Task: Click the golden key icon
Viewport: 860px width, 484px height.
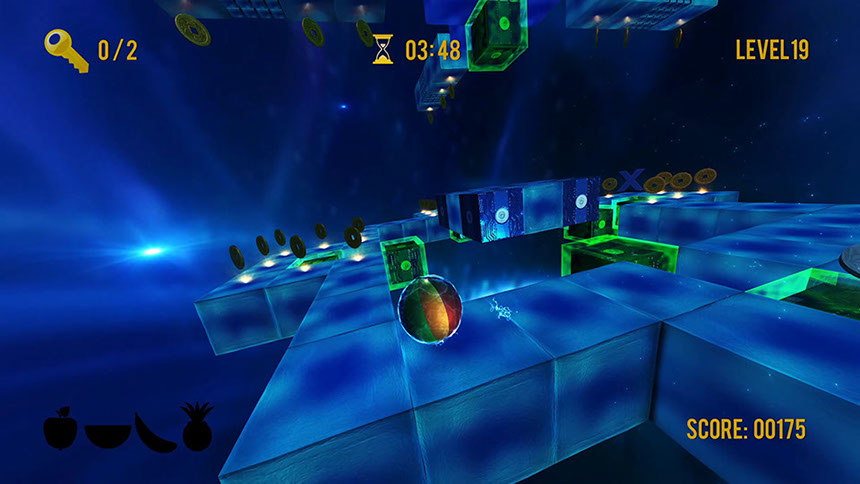Action: 66,49
